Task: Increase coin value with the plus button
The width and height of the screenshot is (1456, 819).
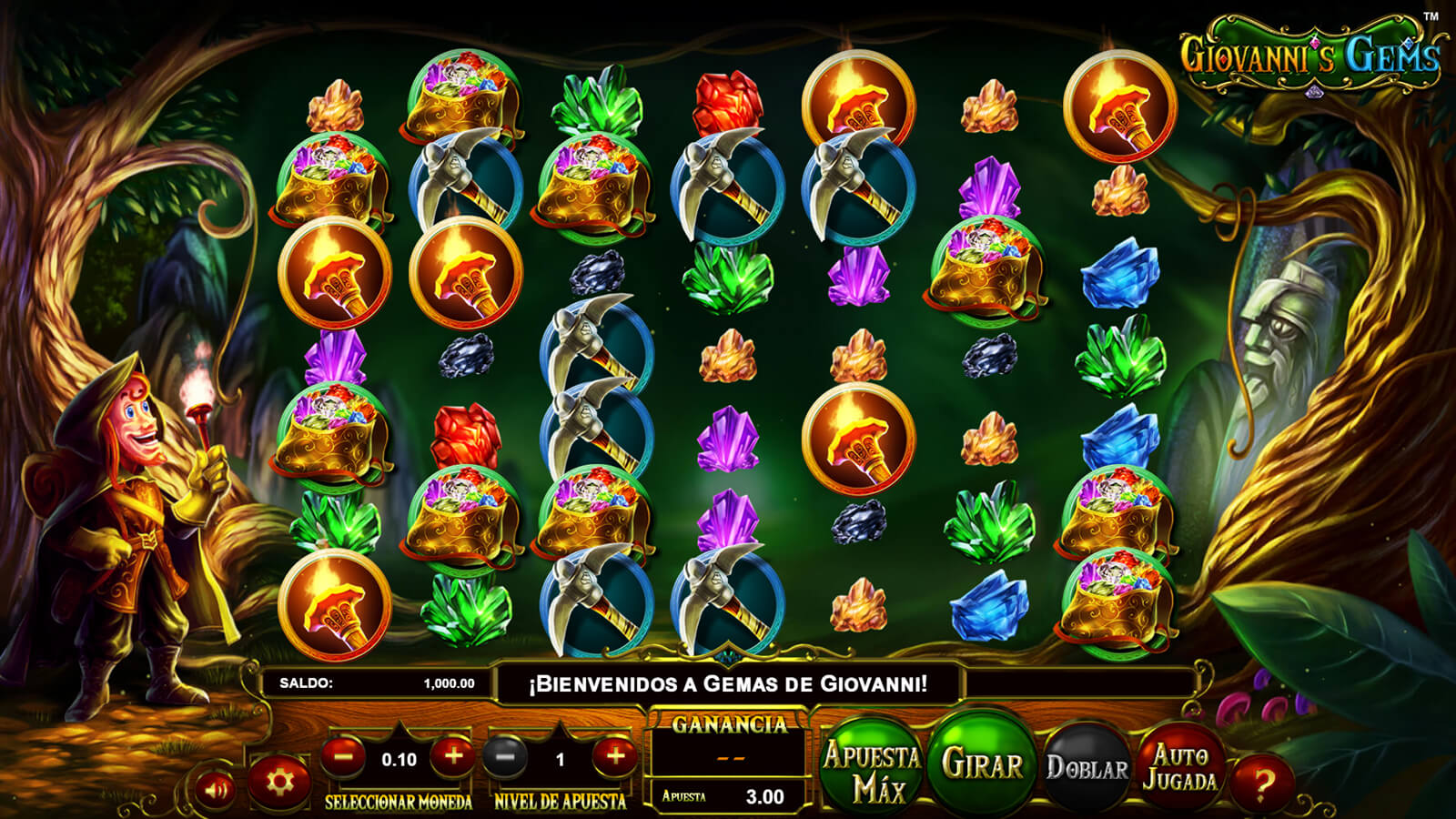Action: pos(452,756)
